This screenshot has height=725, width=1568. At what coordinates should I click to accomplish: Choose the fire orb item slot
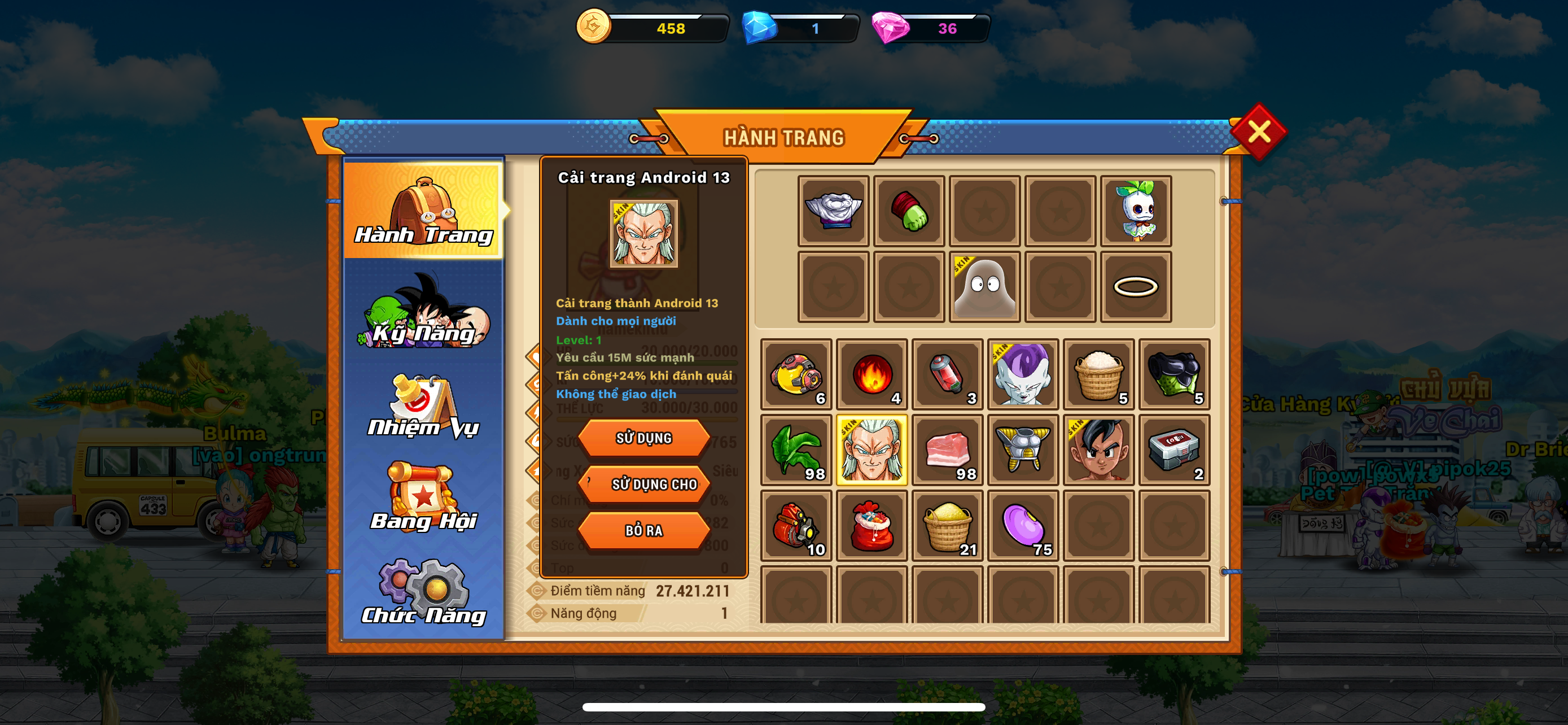point(871,374)
